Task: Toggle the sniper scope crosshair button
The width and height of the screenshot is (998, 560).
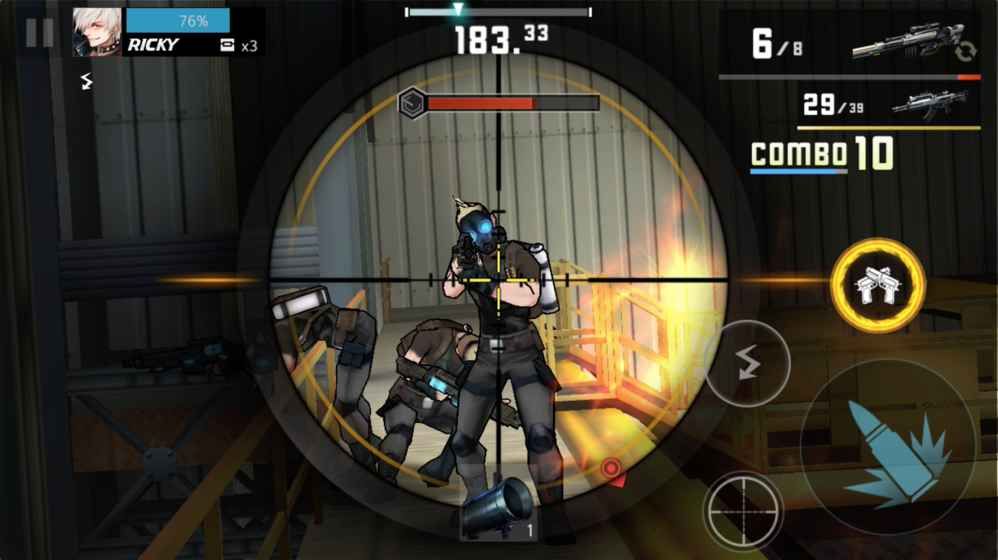Action: point(743,512)
